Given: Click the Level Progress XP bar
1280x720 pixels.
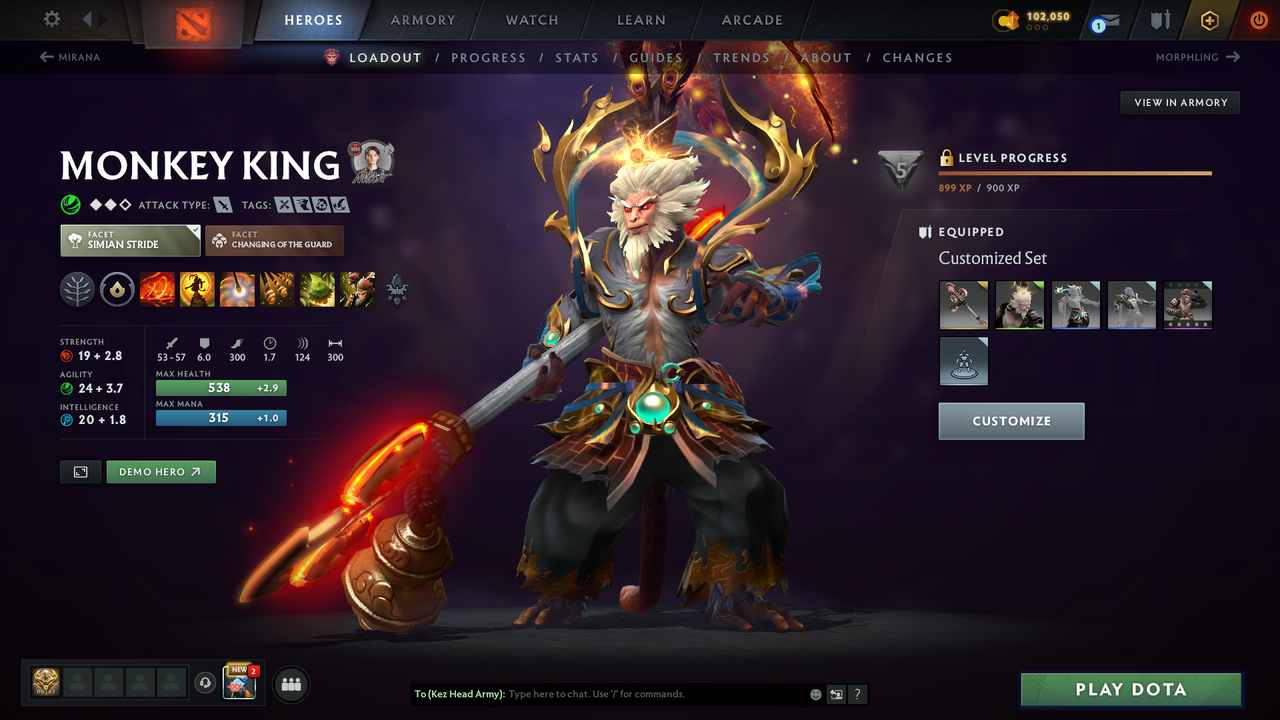Looking at the screenshot, I should pyautogui.click(x=1076, y=172).
